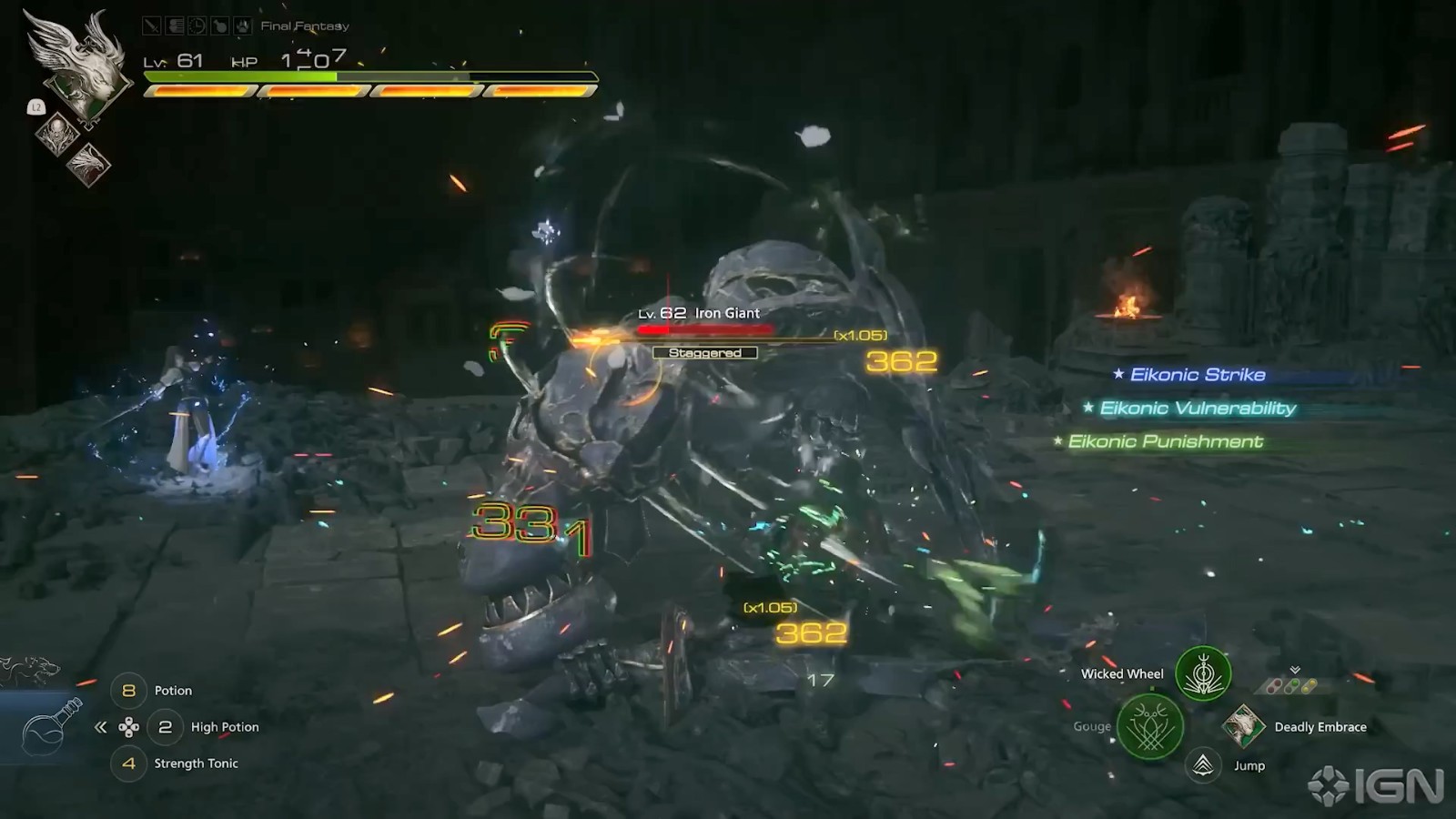Activate the Gouge ability icon
The height and width of the screenshot is (819, 1456).
pos(1150,726)
